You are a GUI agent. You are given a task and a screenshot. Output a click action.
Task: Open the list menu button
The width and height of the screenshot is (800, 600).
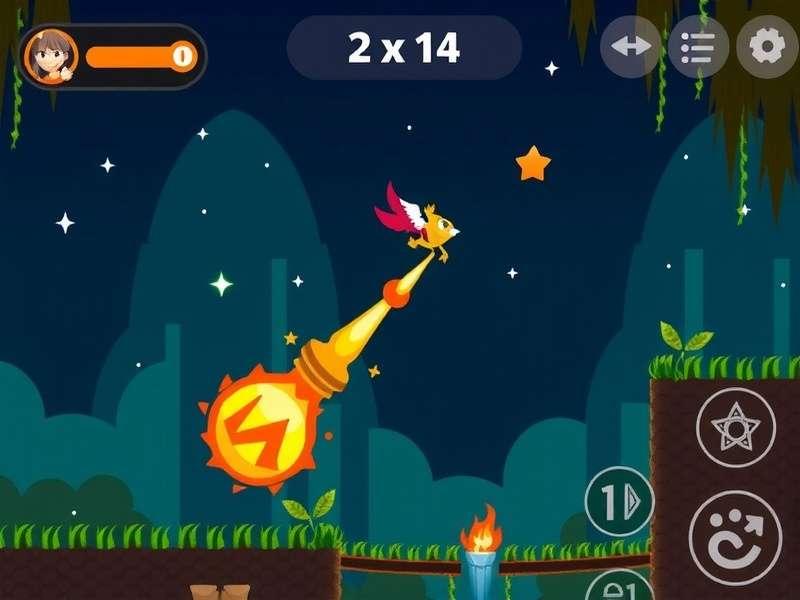[698, 47]
